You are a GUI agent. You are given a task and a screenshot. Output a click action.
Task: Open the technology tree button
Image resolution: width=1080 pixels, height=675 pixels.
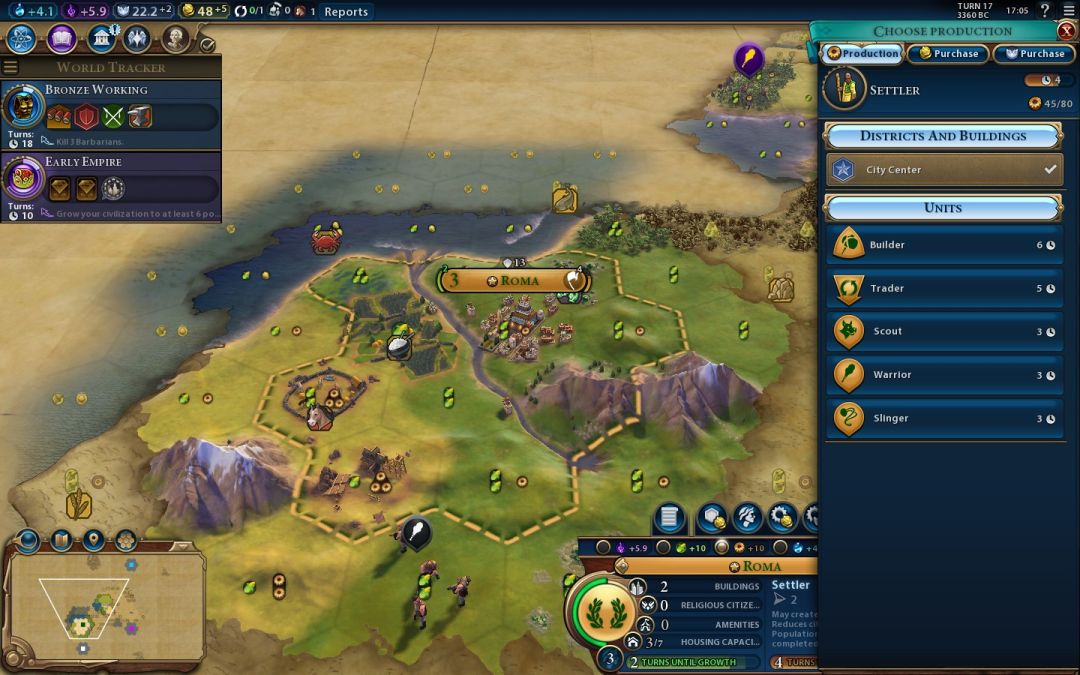point(22,39)
